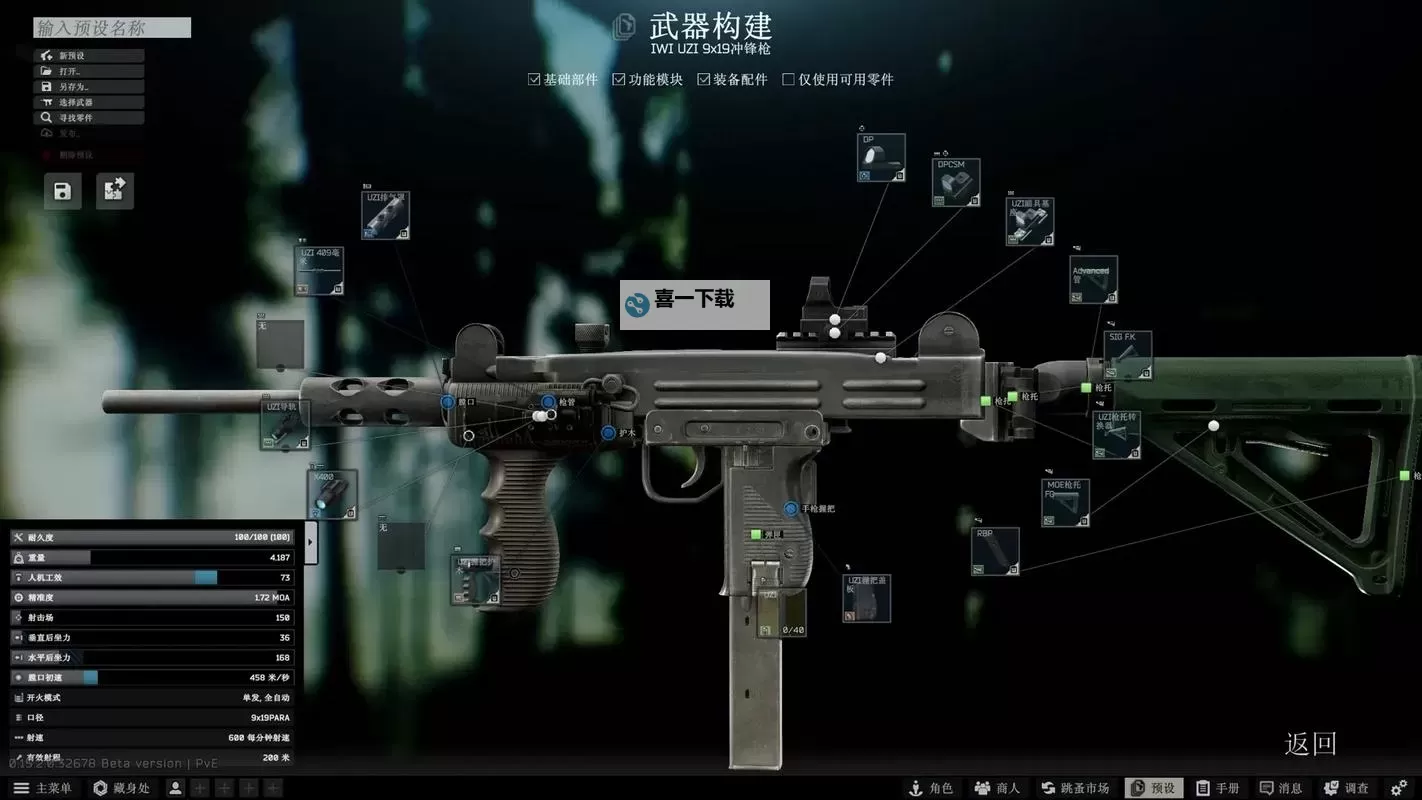Click the floppy disk save preset icon
Viewport: 1422px width, 800px height.
tap(62, 191)
